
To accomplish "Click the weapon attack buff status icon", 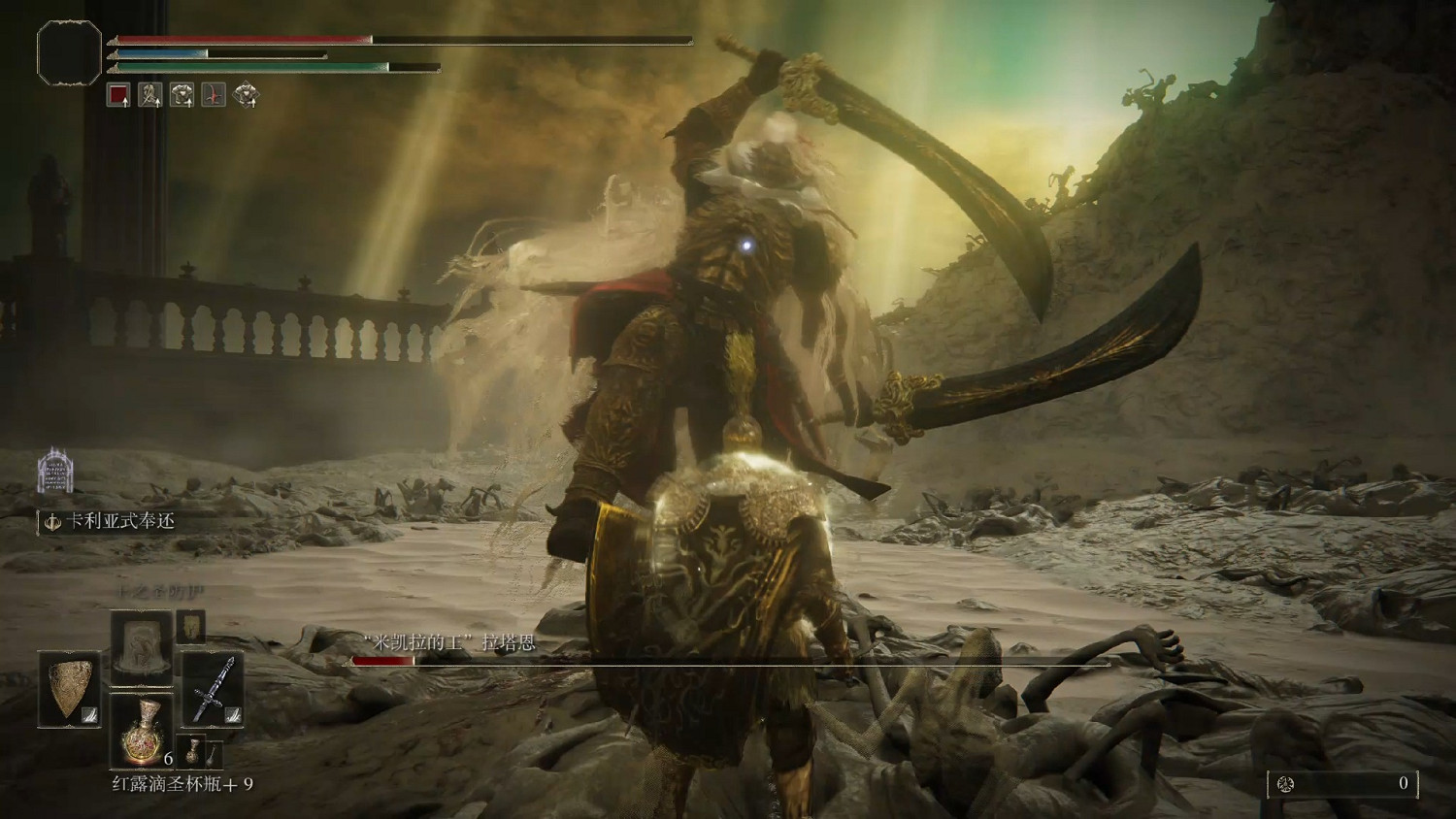I will pyautogui.click(x=150, y=95).
